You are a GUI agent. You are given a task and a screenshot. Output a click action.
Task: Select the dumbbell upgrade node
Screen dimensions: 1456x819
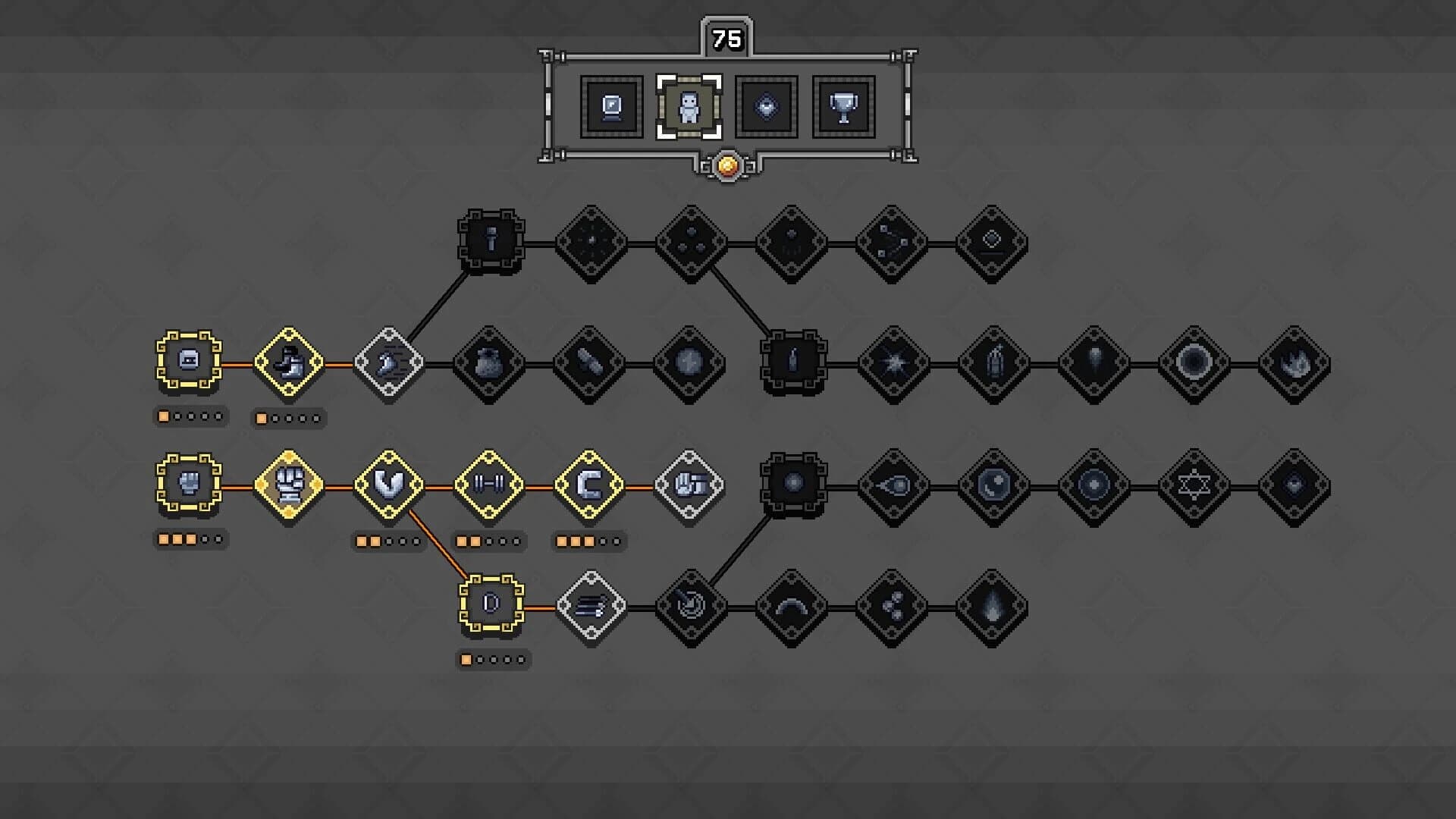point(489,485)
